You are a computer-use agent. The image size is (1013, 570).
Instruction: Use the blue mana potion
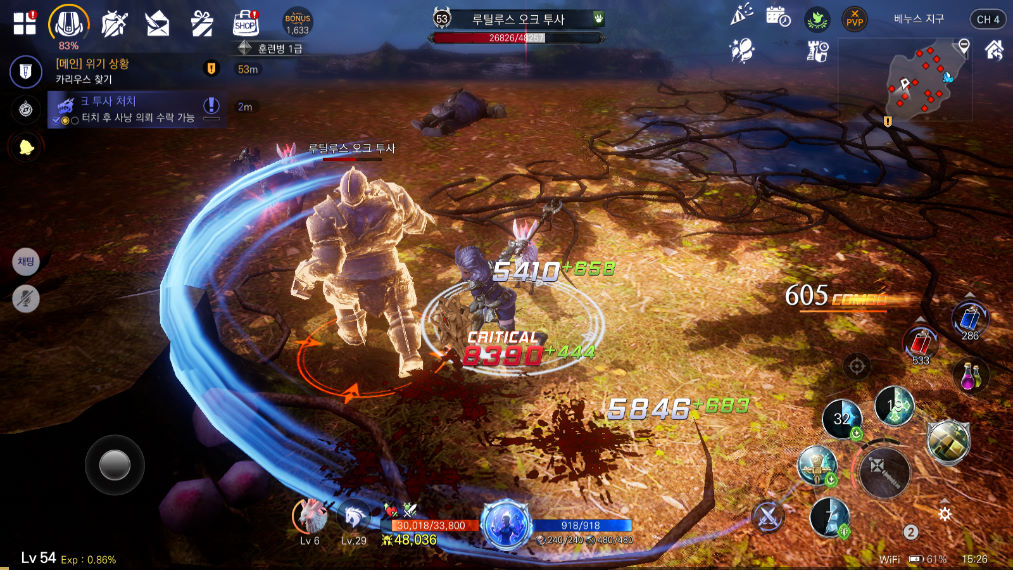pyautogui.click(x=969, y=319)
